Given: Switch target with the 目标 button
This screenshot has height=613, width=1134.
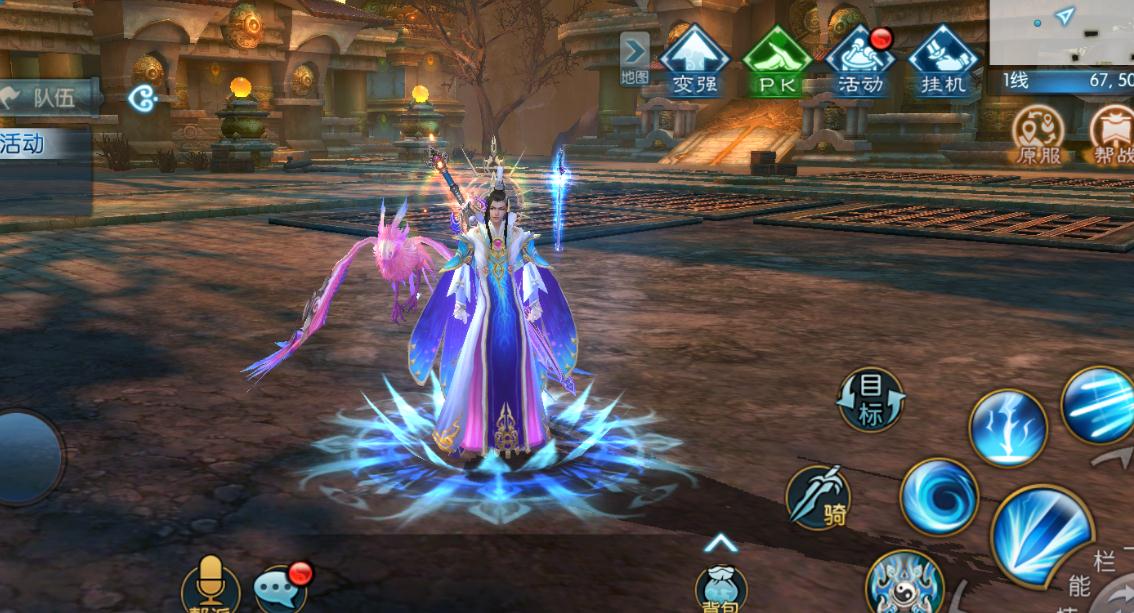Looking at the screenshot, I should 871,400.
